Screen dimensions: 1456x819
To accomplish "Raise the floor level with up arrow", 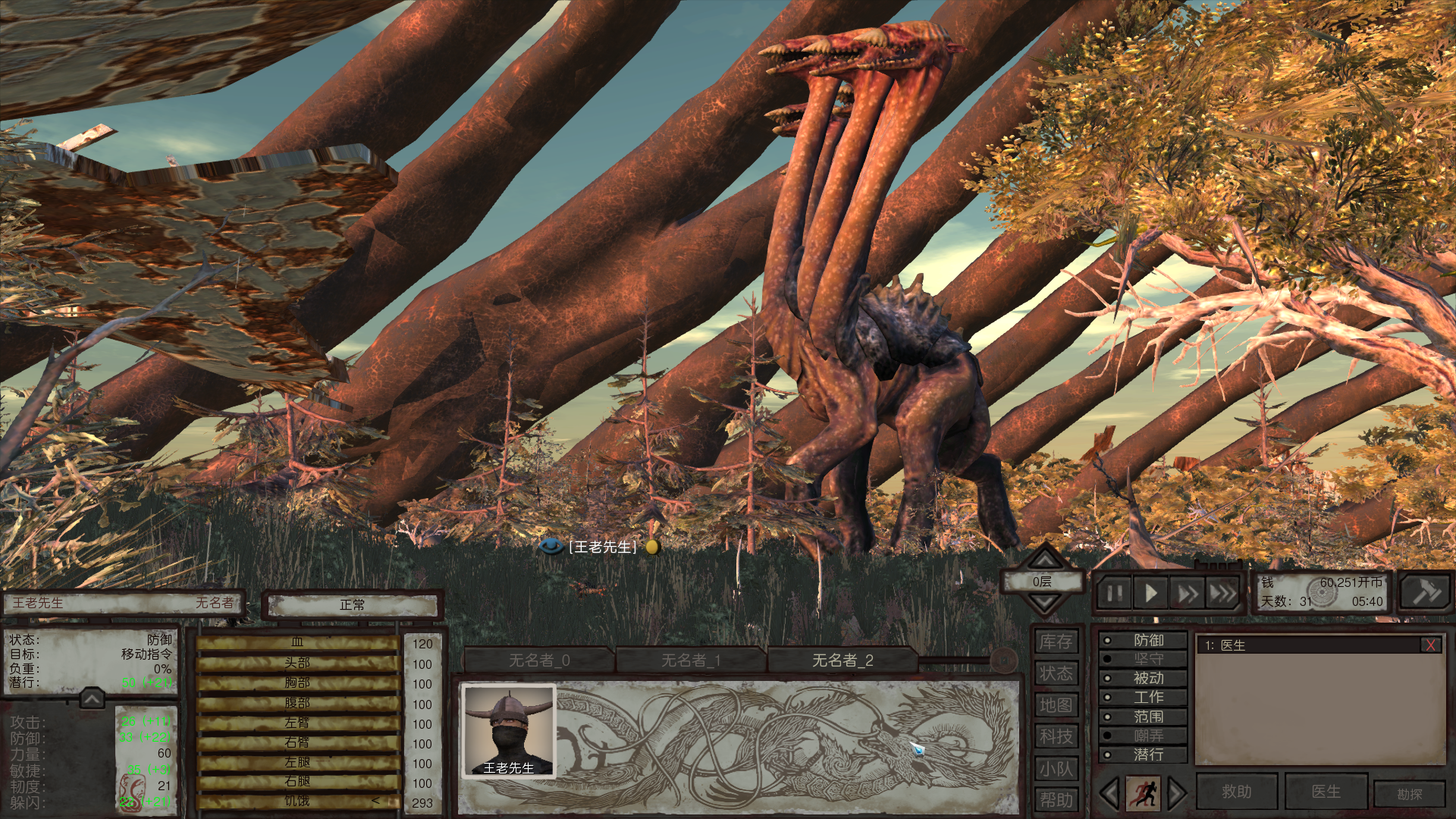I will coord(1044,560).
